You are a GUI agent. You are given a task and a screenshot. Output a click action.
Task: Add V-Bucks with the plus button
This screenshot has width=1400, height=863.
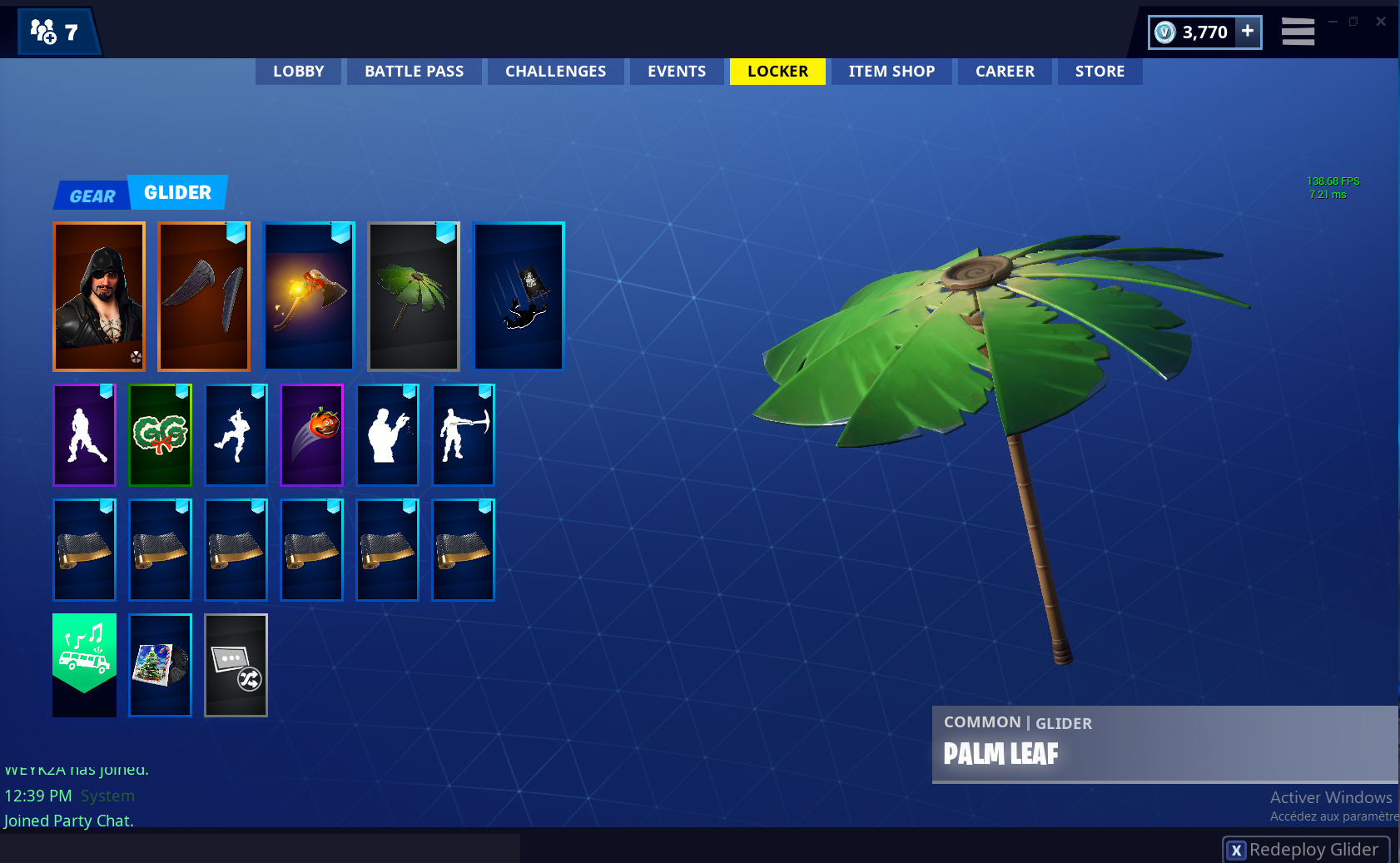click(1247, 32)
